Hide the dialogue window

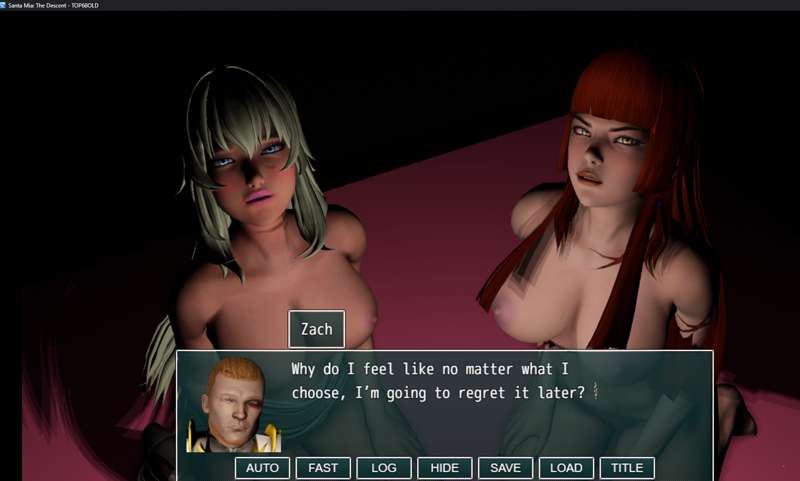(445, 468)
